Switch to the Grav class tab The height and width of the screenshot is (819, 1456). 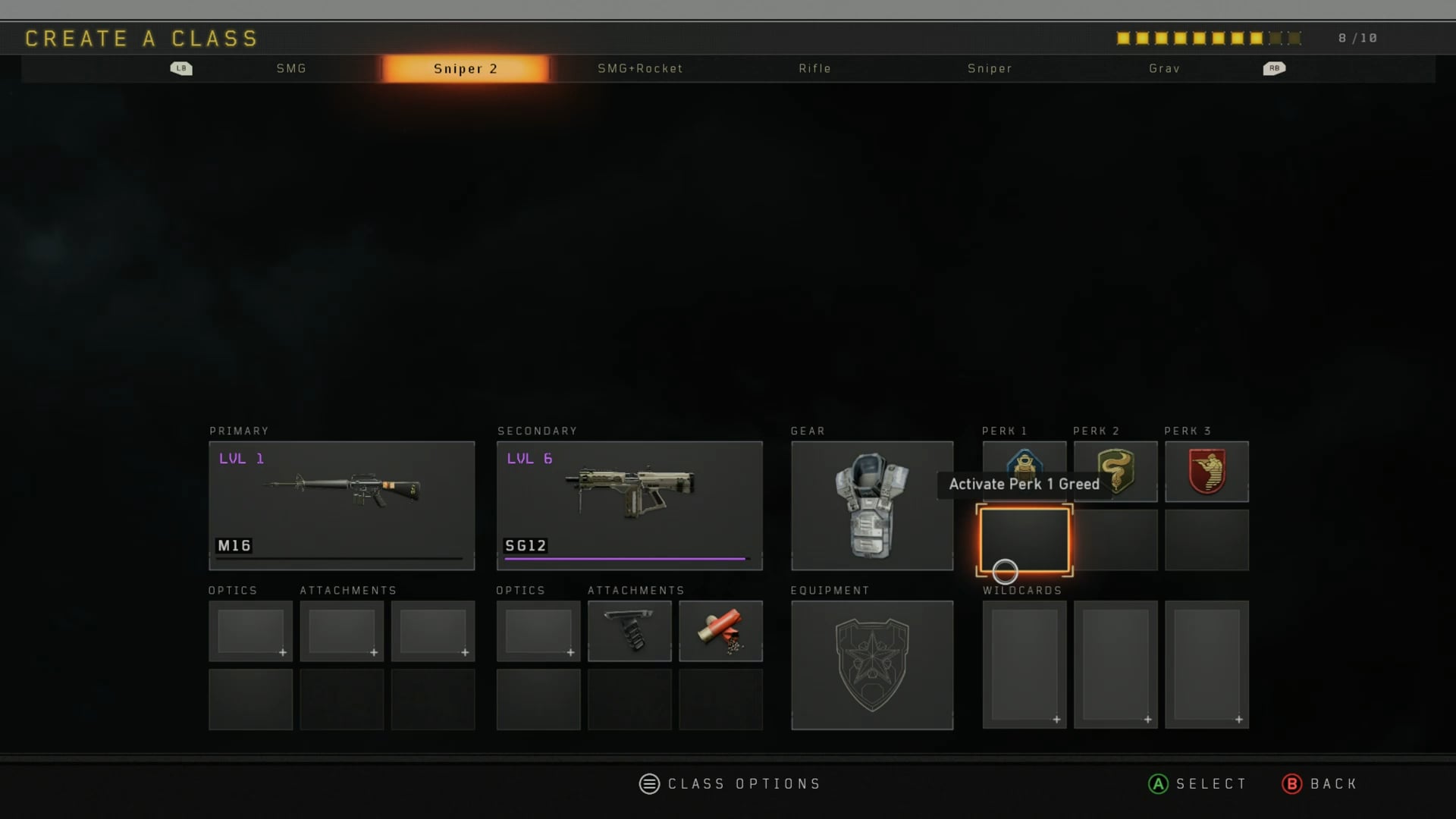point(1163,68)
